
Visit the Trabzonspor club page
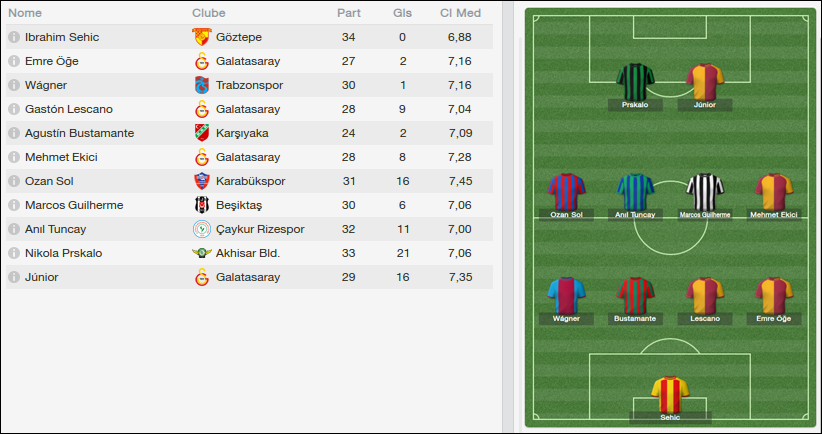pos(251,85)
